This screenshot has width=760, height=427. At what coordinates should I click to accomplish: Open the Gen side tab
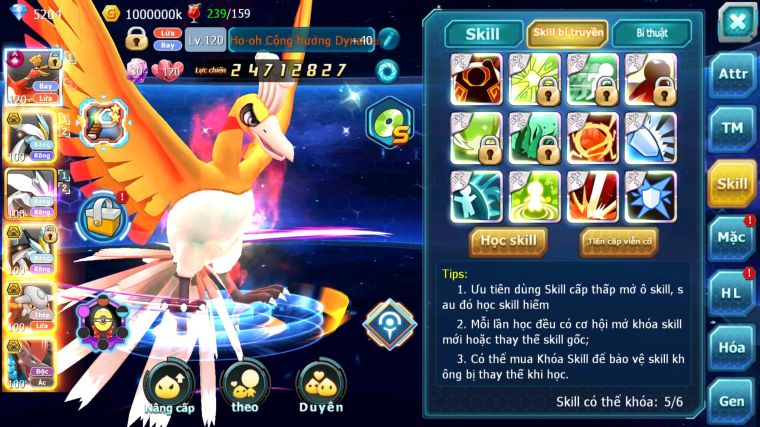pos(732,401)
